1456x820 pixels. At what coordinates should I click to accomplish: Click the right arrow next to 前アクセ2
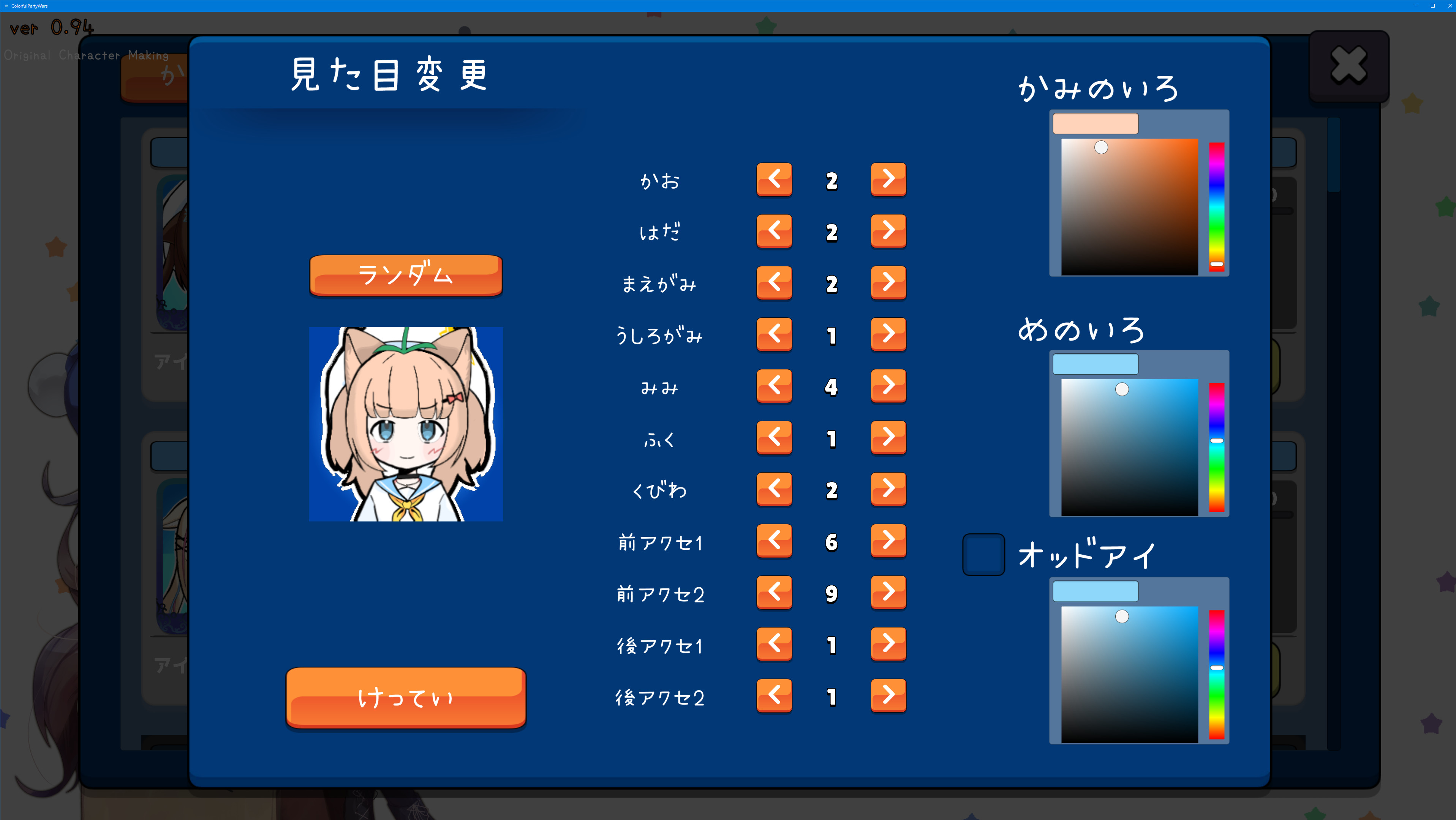[x=888, y=592]
